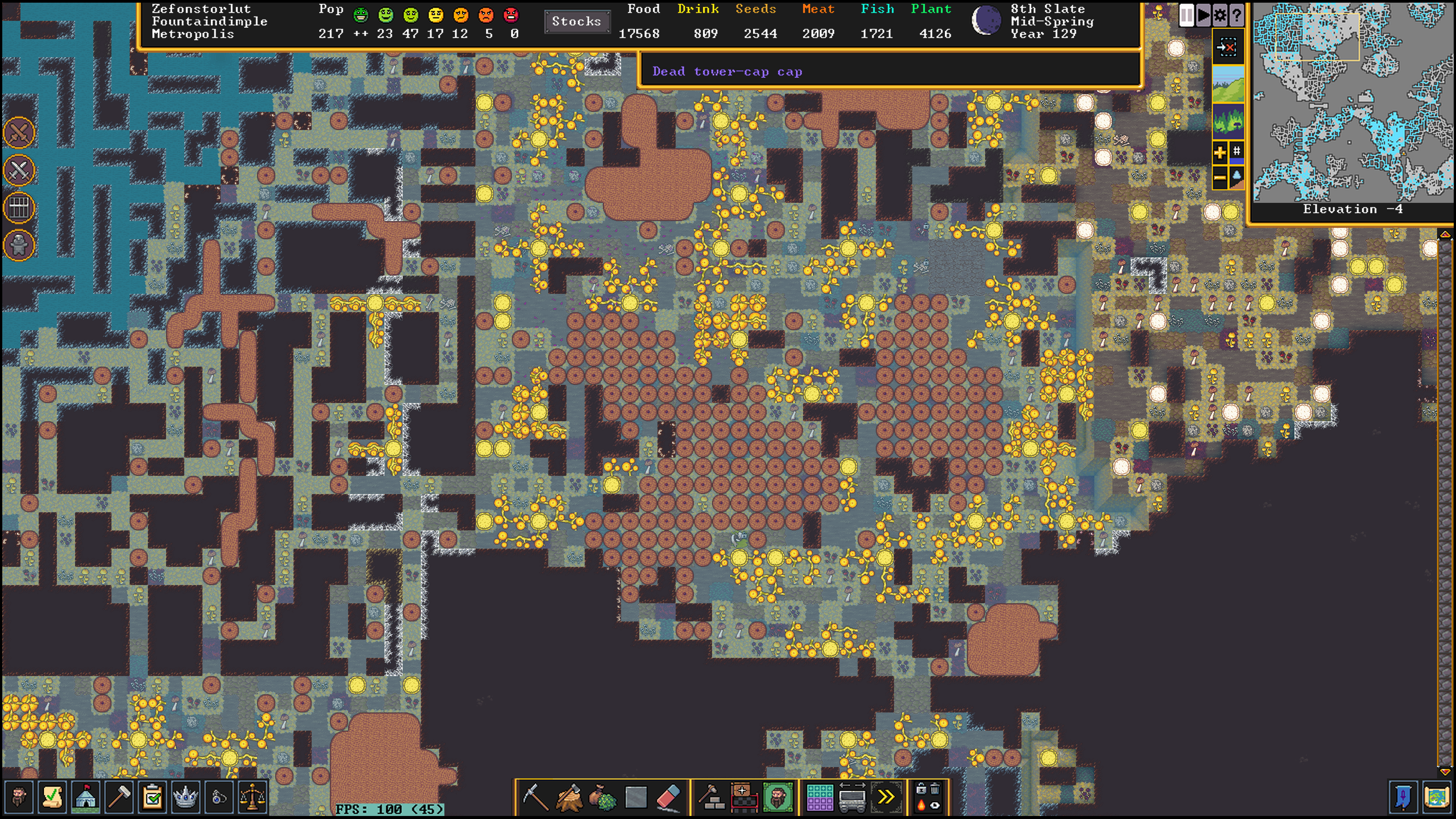Open the justice scales icon screen
1456x819 pixels.
pos(252,797)
